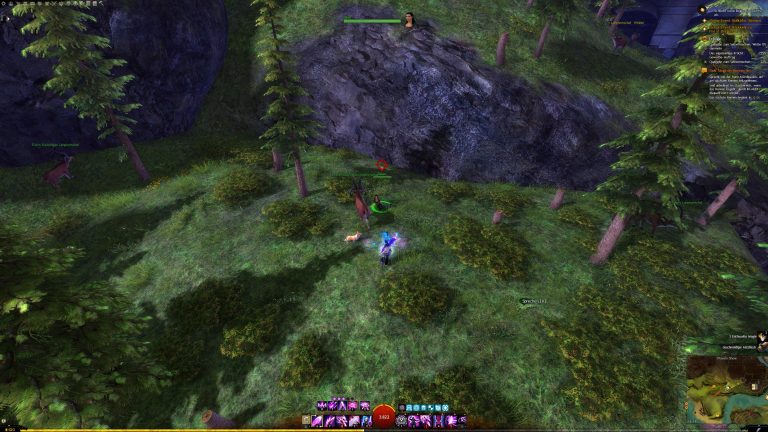Use the healing skill right of health orb
This screenshot has height=432, width=768.
coord(402,421)
